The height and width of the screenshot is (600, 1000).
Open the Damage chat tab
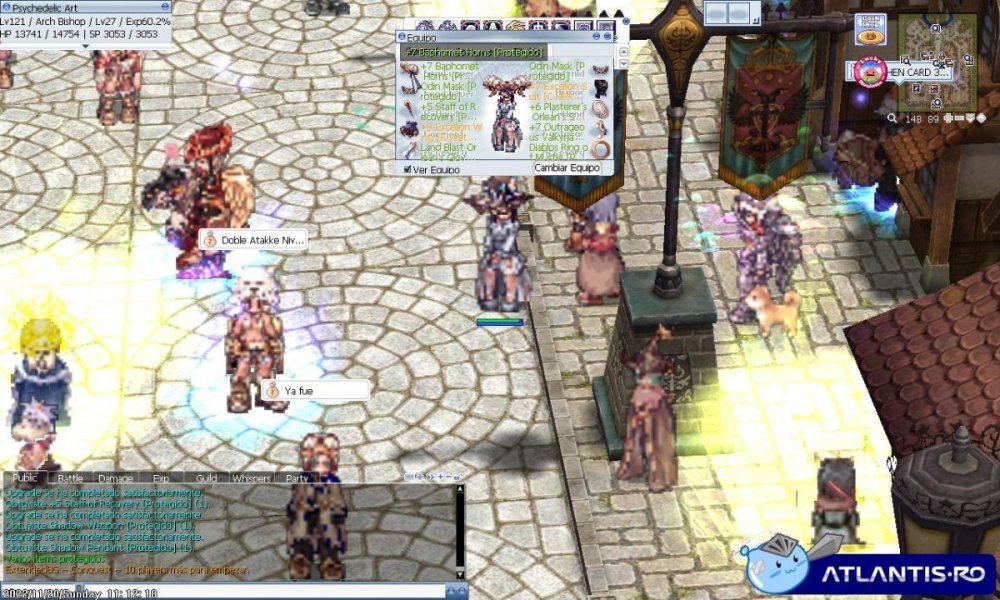point(116,478)
